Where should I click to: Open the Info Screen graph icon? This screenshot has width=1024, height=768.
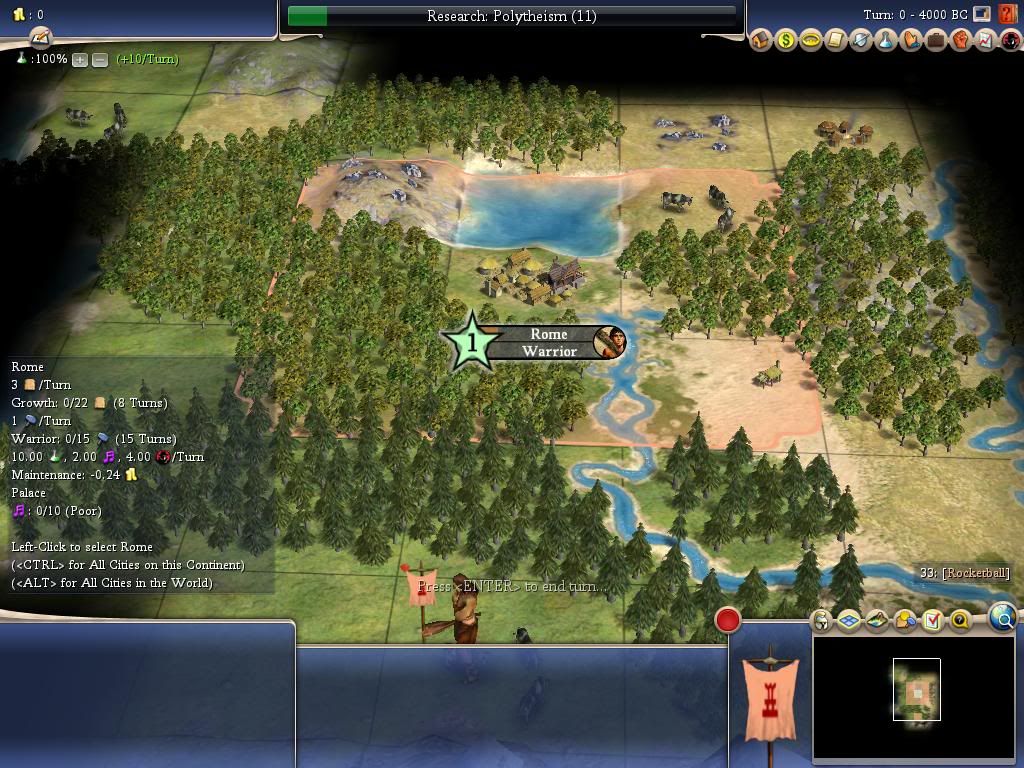coord(985,41)
